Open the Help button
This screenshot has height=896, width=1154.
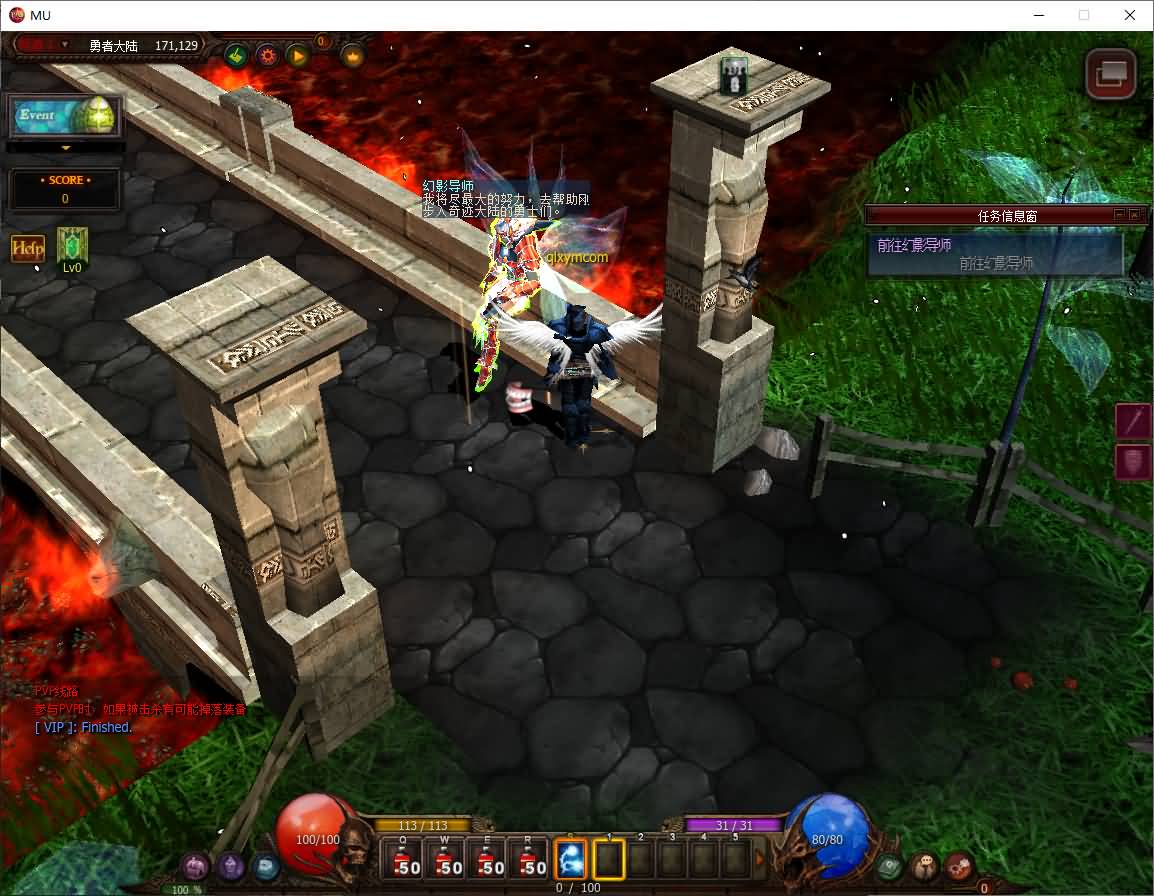point(28,248)
